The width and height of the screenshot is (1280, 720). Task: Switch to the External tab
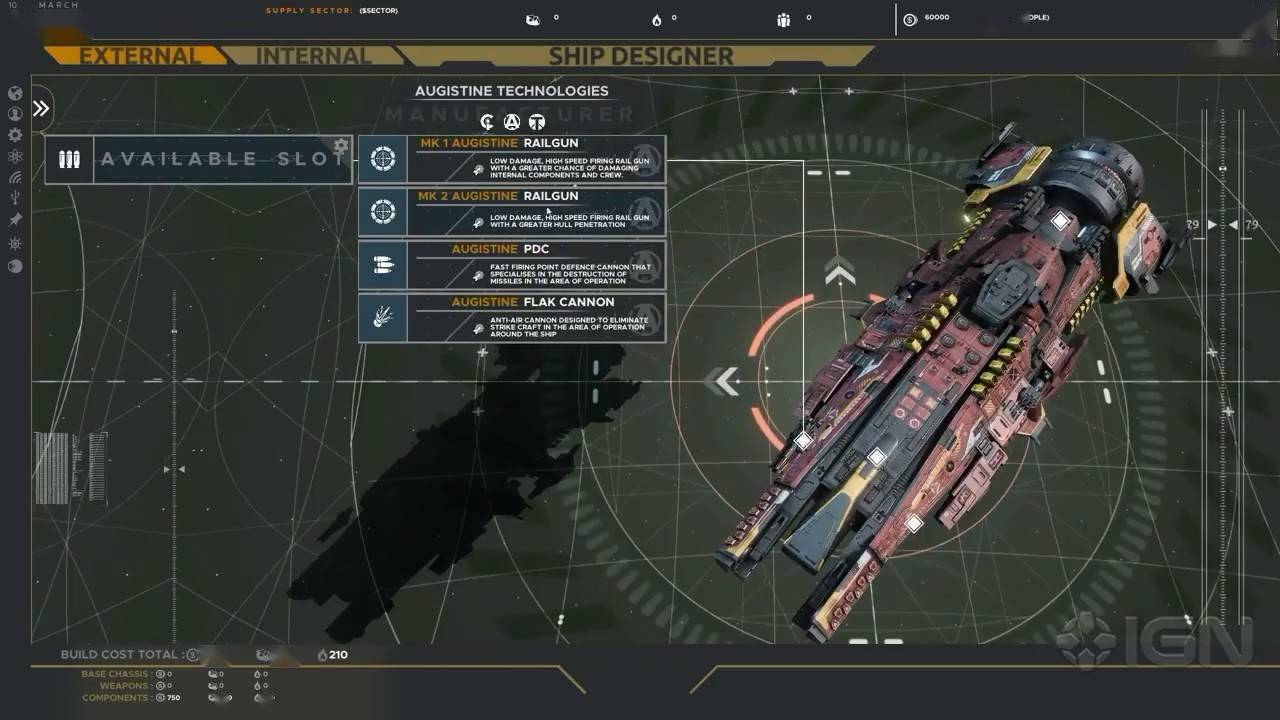[138, 56]
